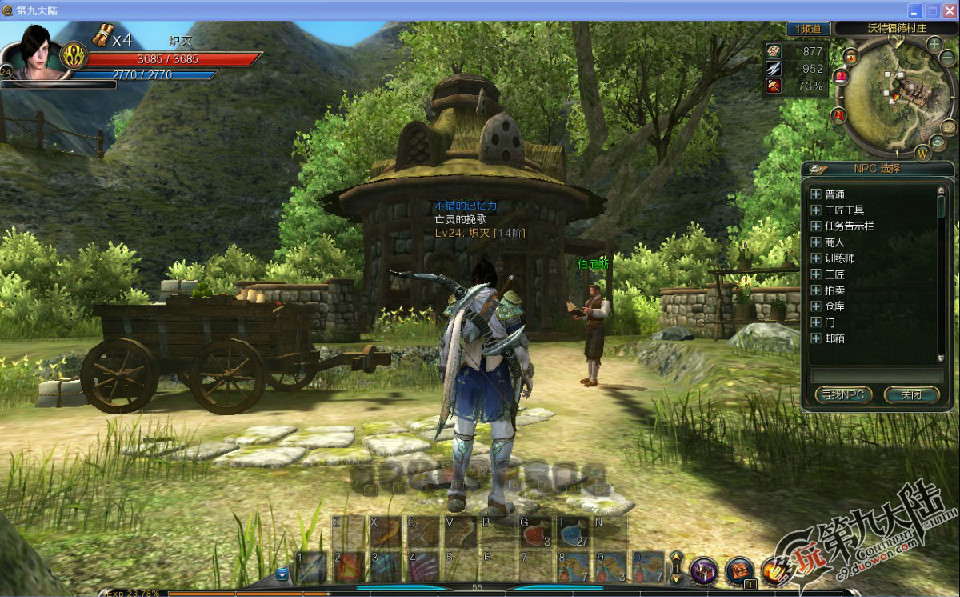Use the red potion in slot G
This screenshot has height=597, width=960.
[x=534, y=533]
